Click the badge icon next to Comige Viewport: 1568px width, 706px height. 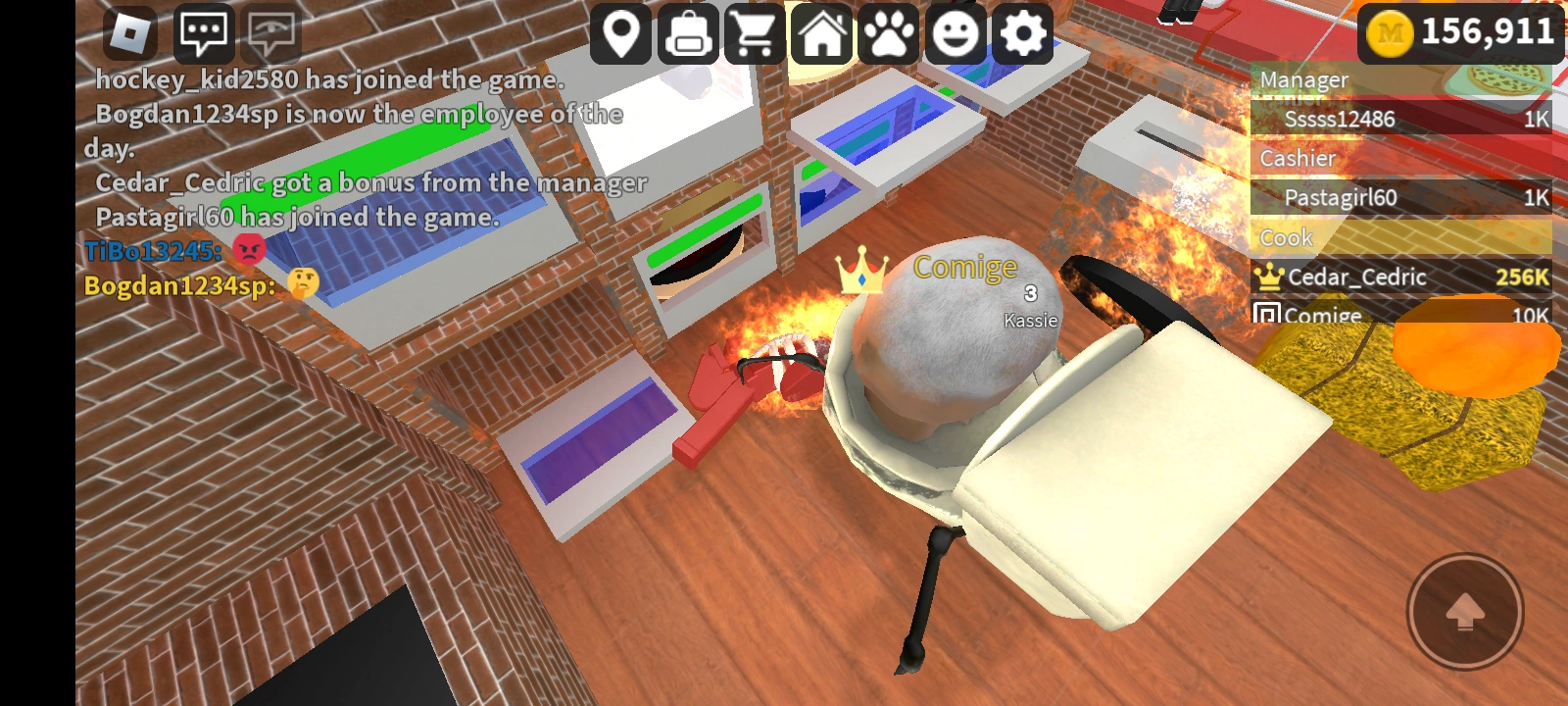1268,314
